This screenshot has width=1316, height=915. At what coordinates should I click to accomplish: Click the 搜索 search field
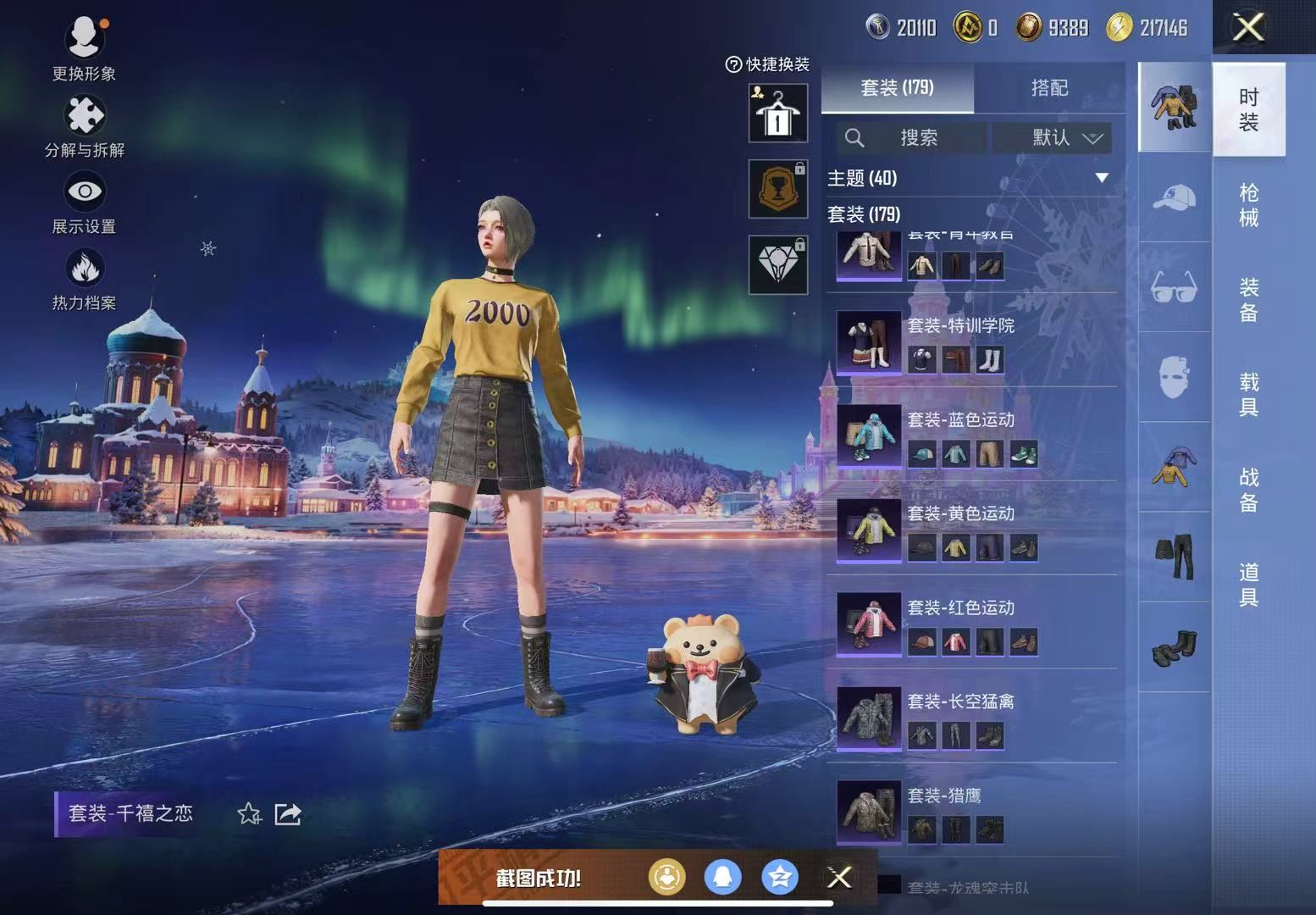tap(912, 137)
